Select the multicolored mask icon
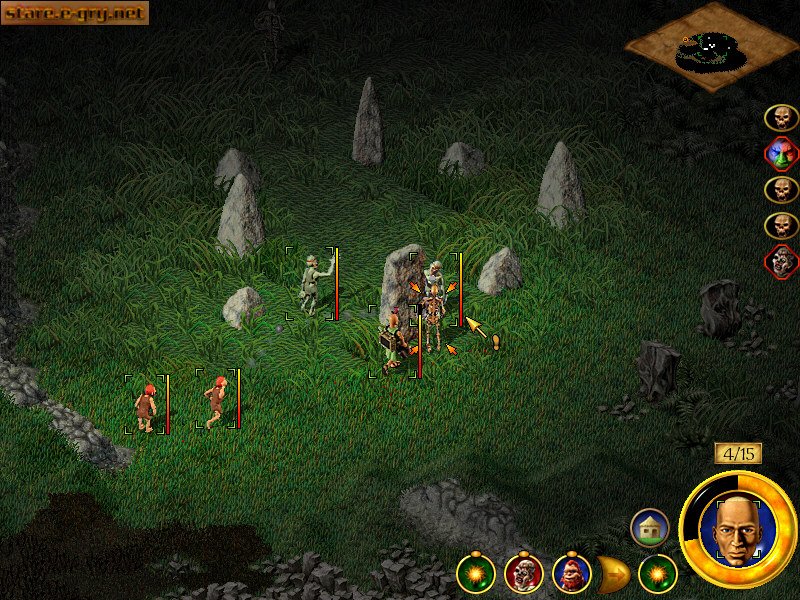Screen dimensions: 800x600 [781, 154]
